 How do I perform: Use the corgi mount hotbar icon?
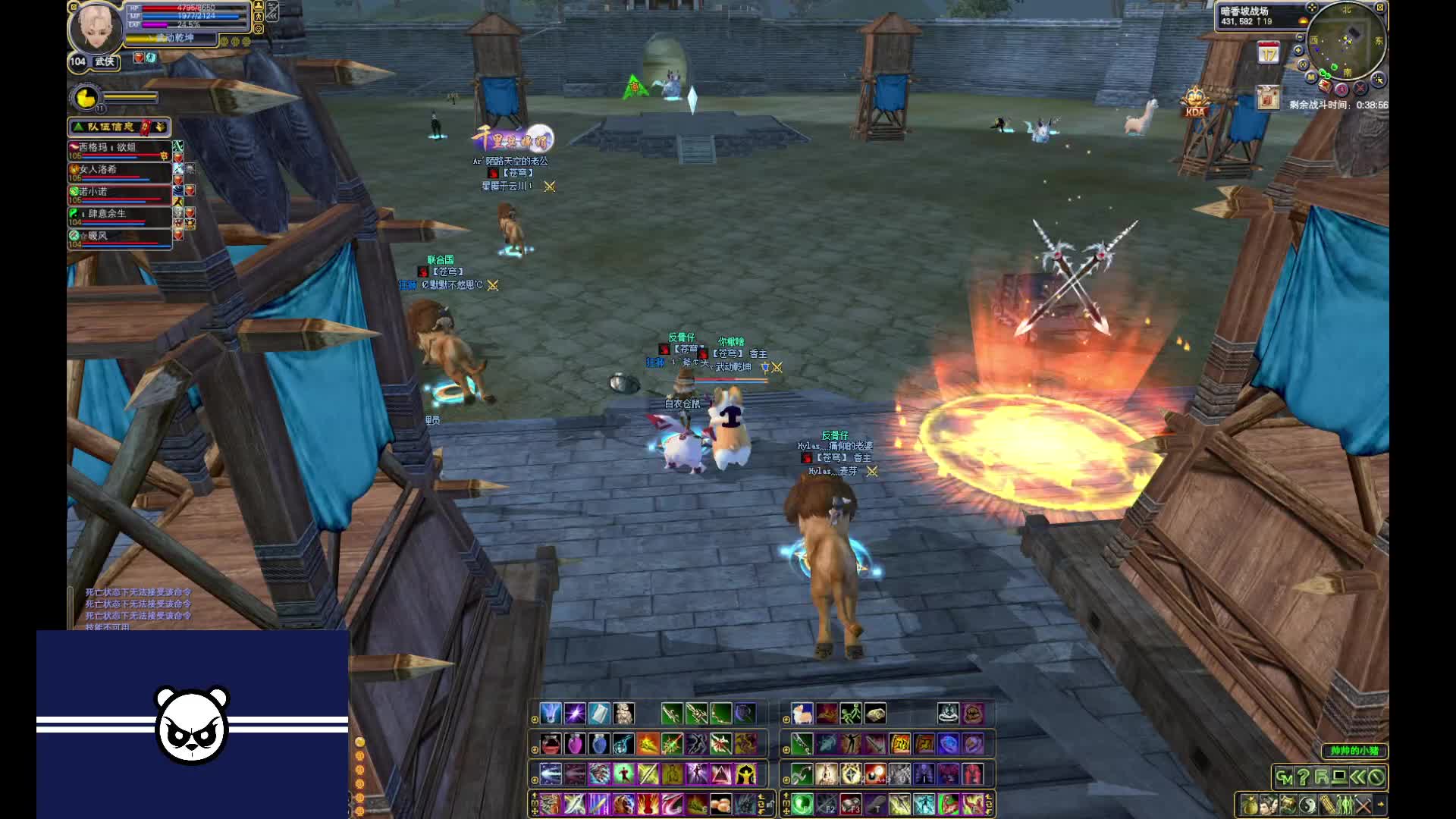coord(802,714)
